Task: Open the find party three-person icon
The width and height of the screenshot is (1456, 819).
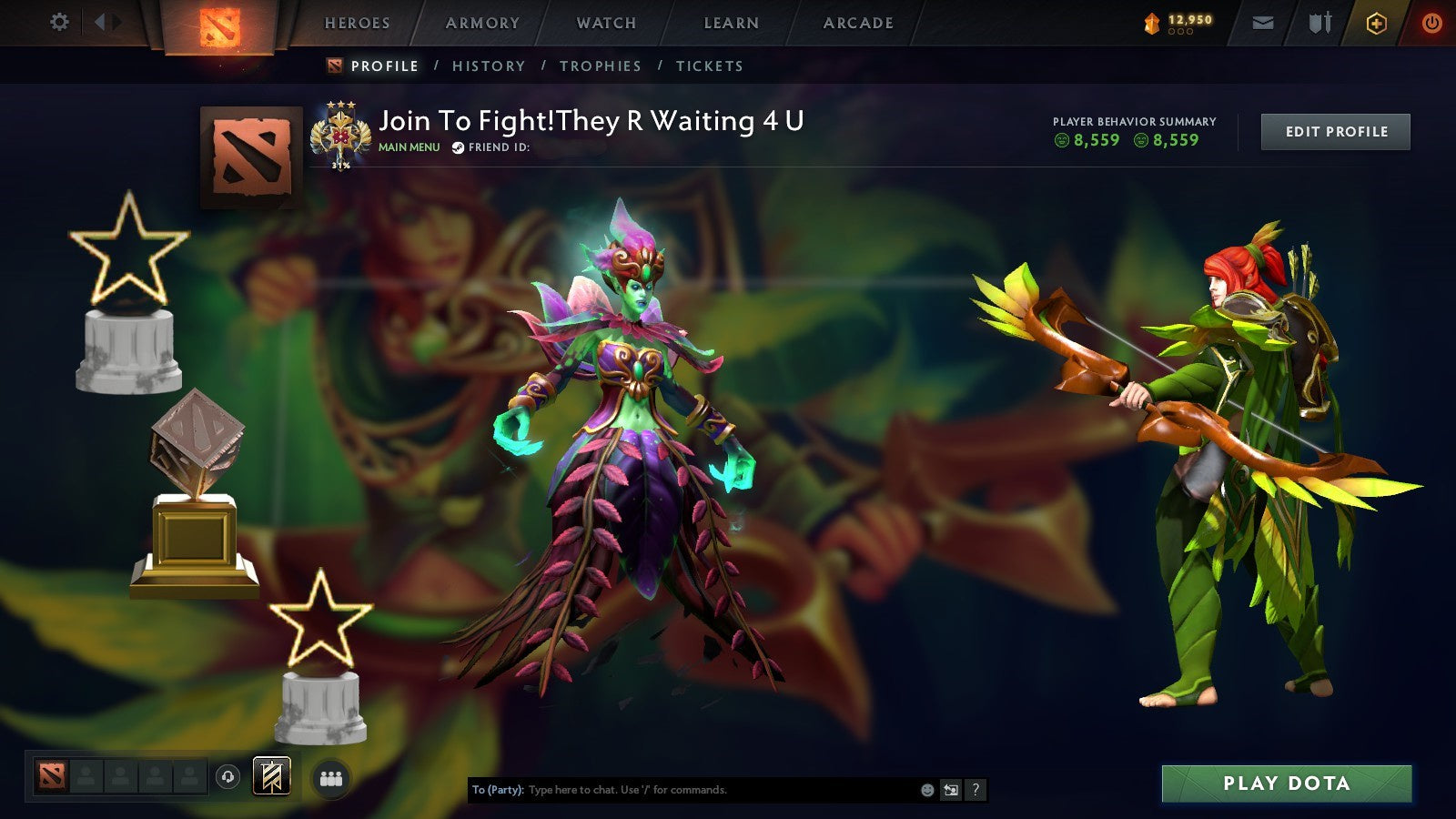Action: click(x=332, y=778)
